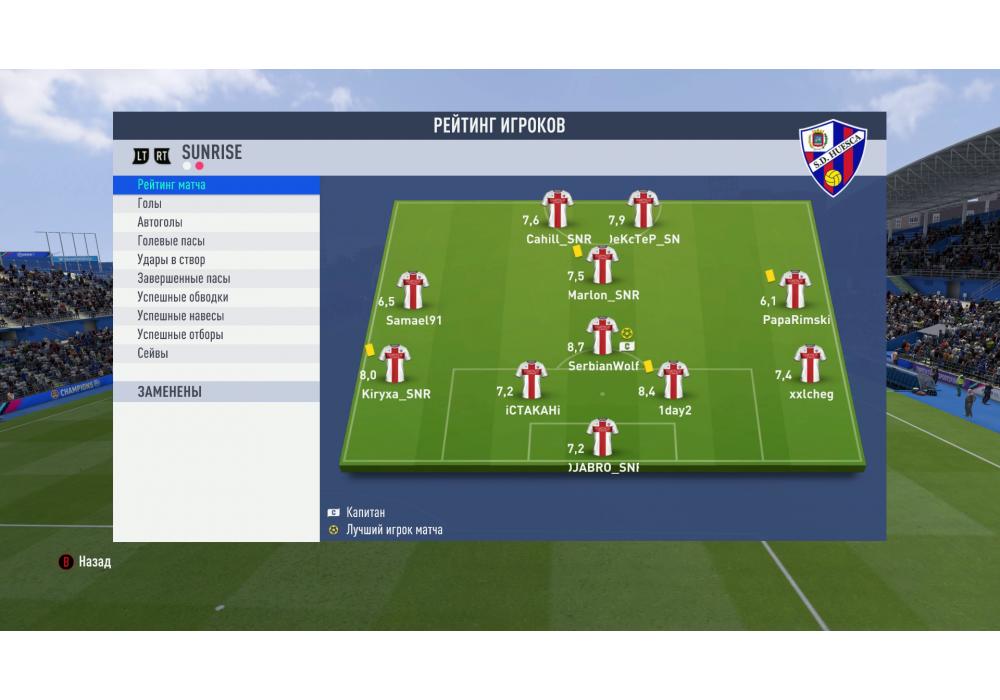Viewport: 1000px width, 700px height.
Task: Select striker Cahill_SNR shirt
Action: pos(557,209)
